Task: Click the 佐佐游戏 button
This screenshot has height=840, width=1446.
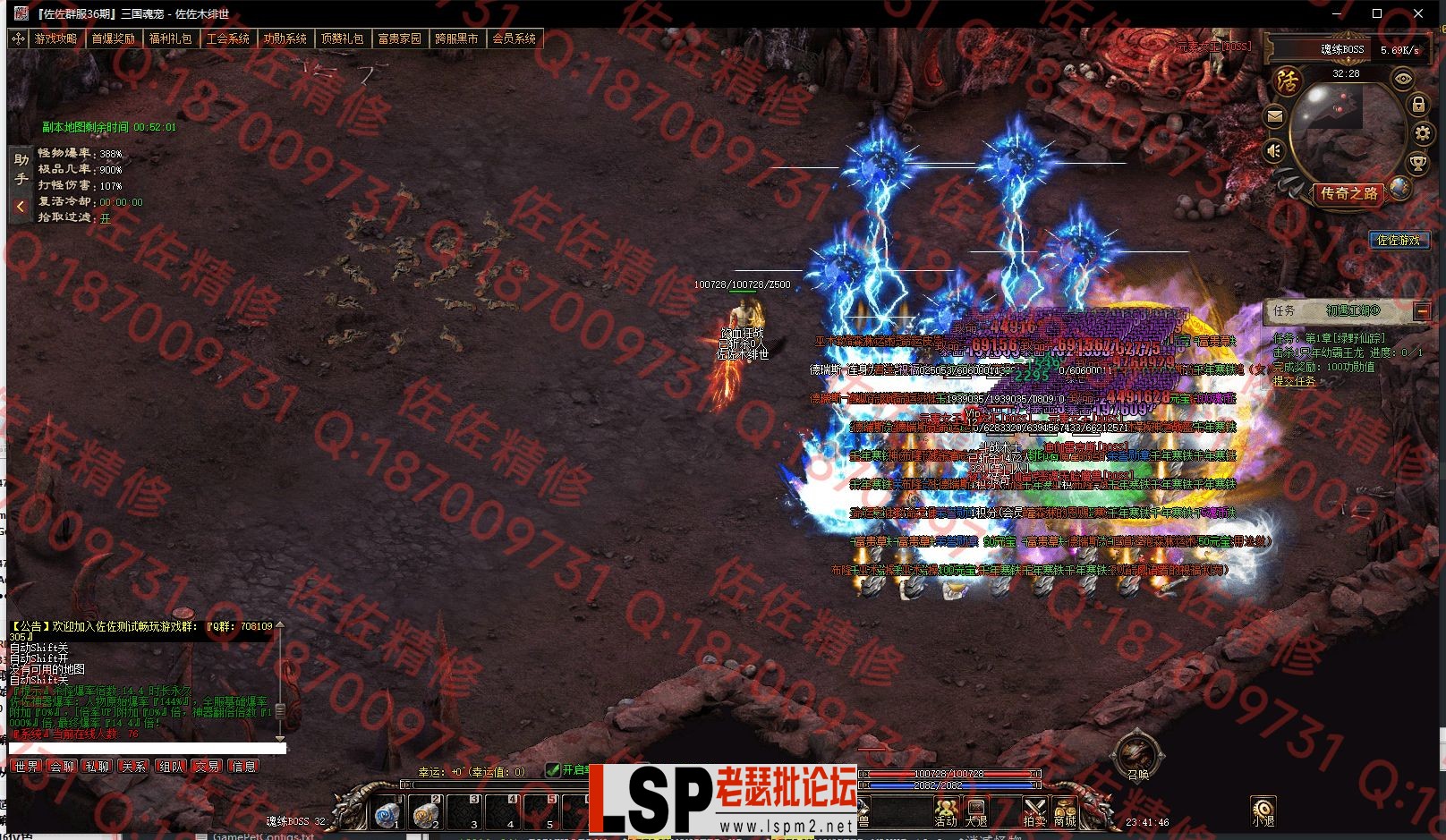Action: [1399, 240]
